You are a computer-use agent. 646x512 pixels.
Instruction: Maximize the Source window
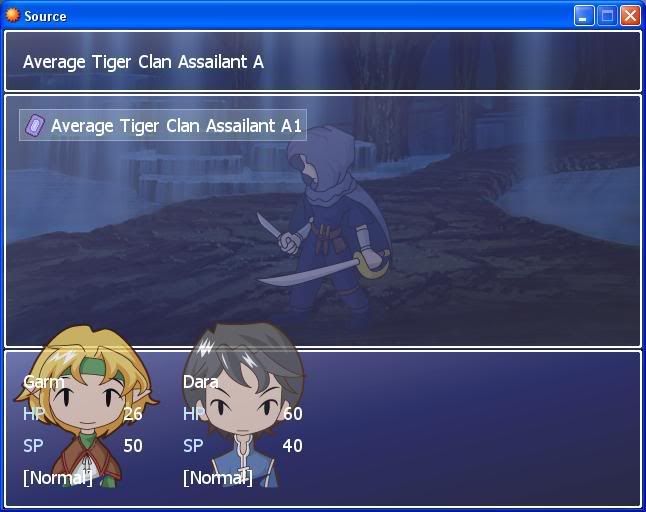click(x=607, y=16)
